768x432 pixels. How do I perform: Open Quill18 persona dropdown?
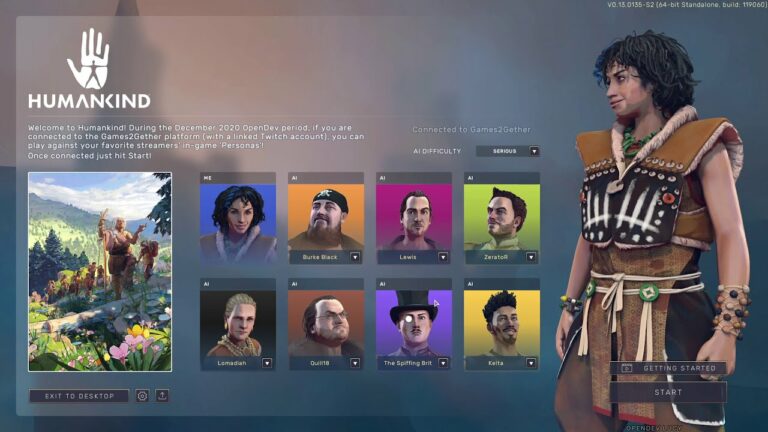[x=355, y=363]
